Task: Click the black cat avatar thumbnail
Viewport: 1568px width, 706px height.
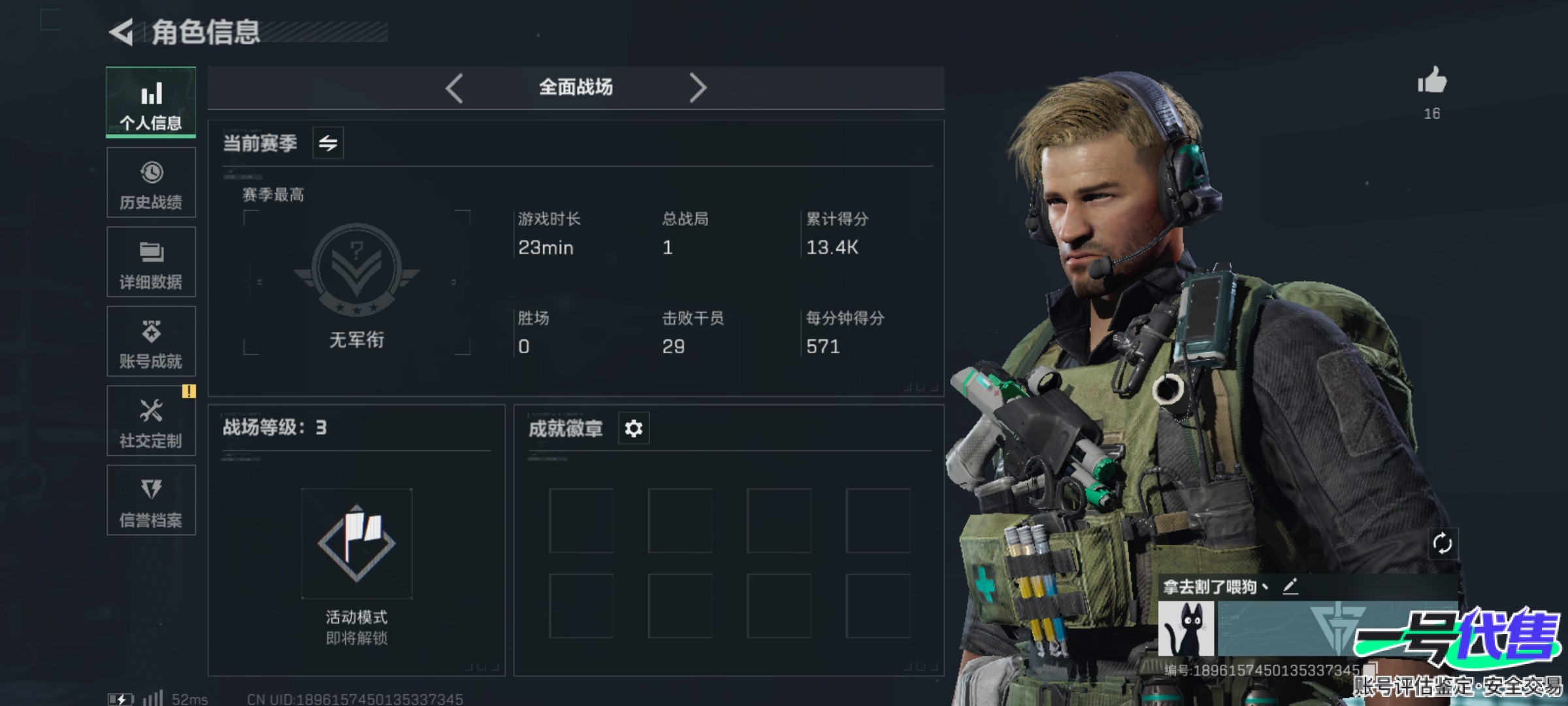Action: (1186, 629)
